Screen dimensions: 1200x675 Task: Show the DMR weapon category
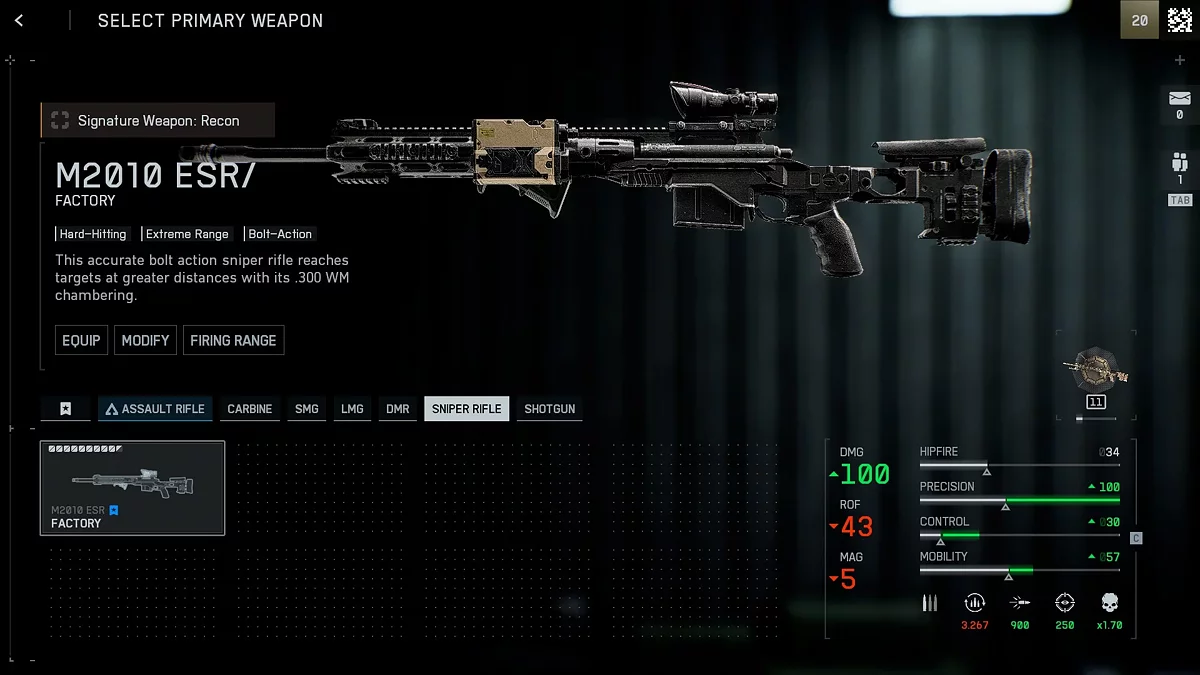point(398,409)
